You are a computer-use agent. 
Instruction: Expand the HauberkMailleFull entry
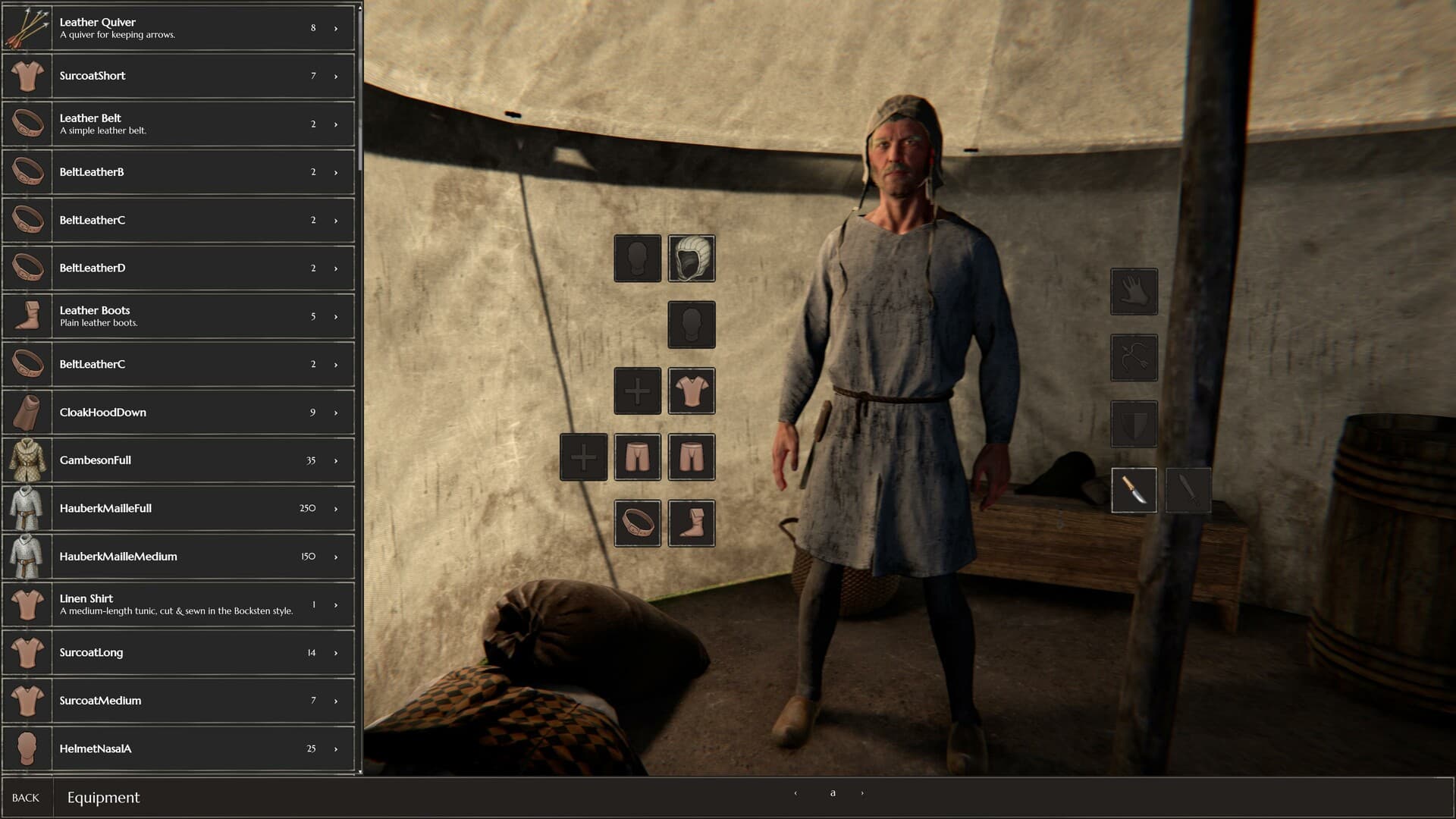point(334,508)
